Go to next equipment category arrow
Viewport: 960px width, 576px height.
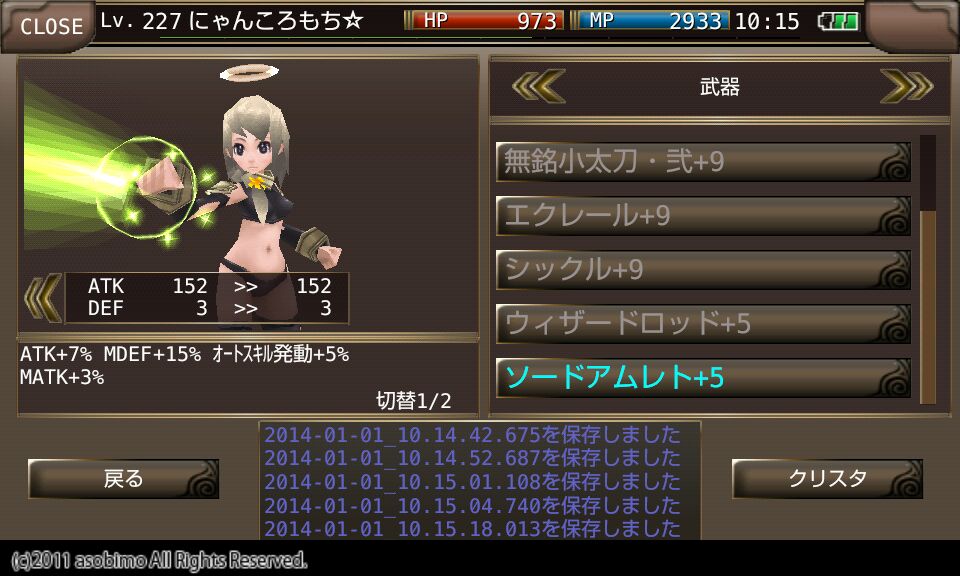(905, 87)
